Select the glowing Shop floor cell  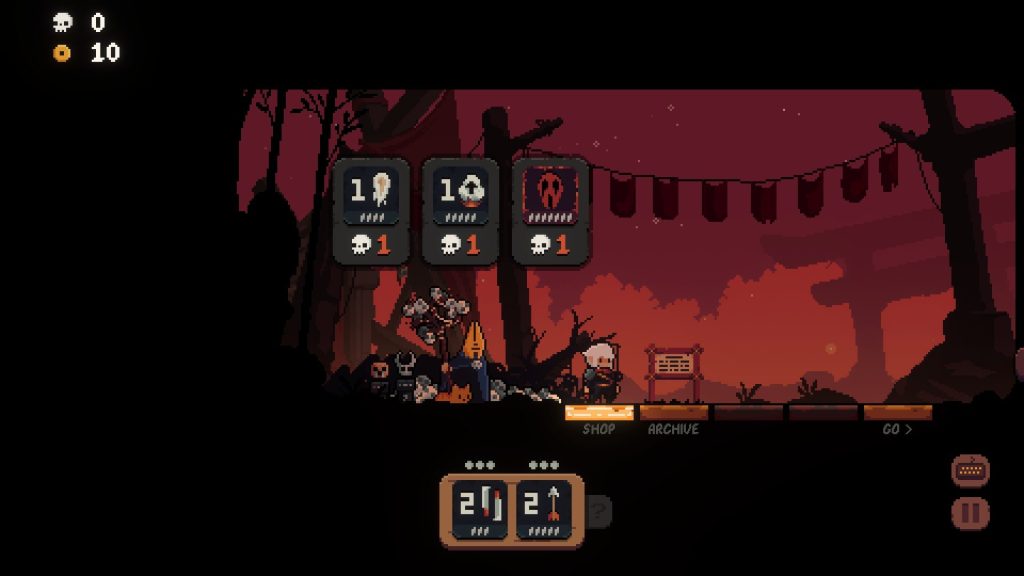(x=599, y=412)
